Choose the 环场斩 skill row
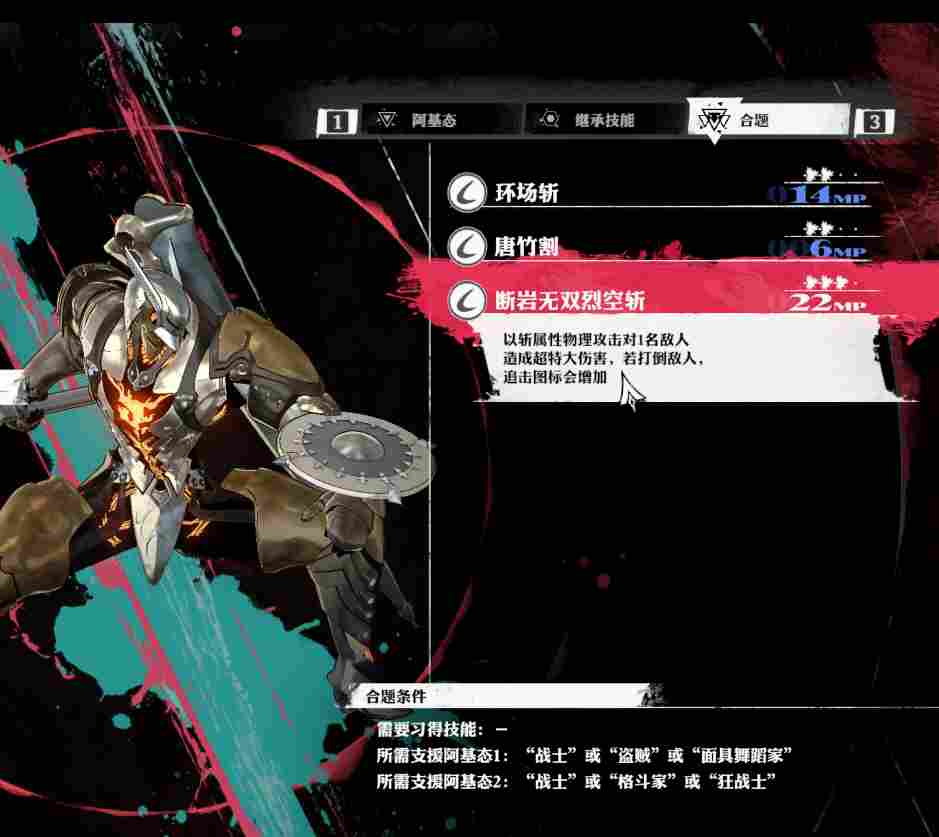This screenshot has height=837, width=939. (655, 192)
